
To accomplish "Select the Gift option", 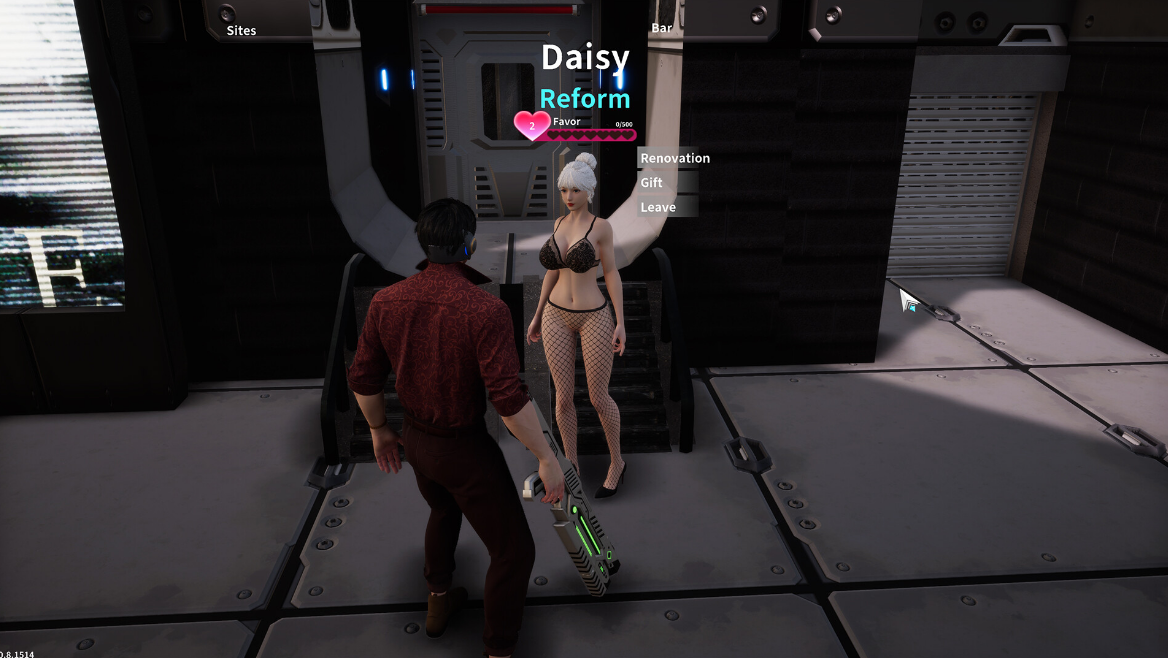I will [652, 183].
